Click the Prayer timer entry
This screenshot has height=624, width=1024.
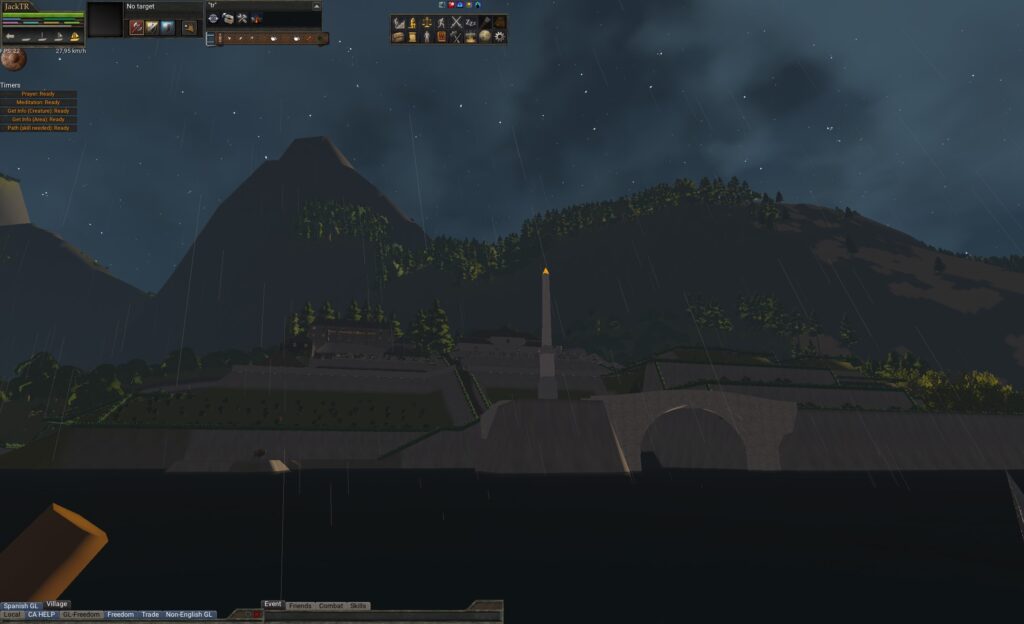coord(38,94)
